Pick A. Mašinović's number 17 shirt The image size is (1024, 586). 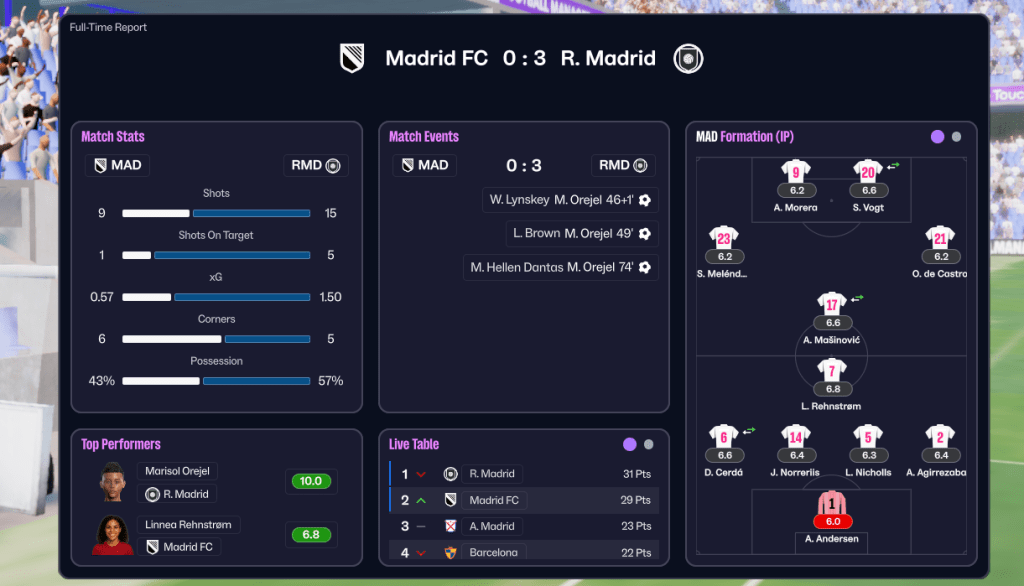coord(832,304)
